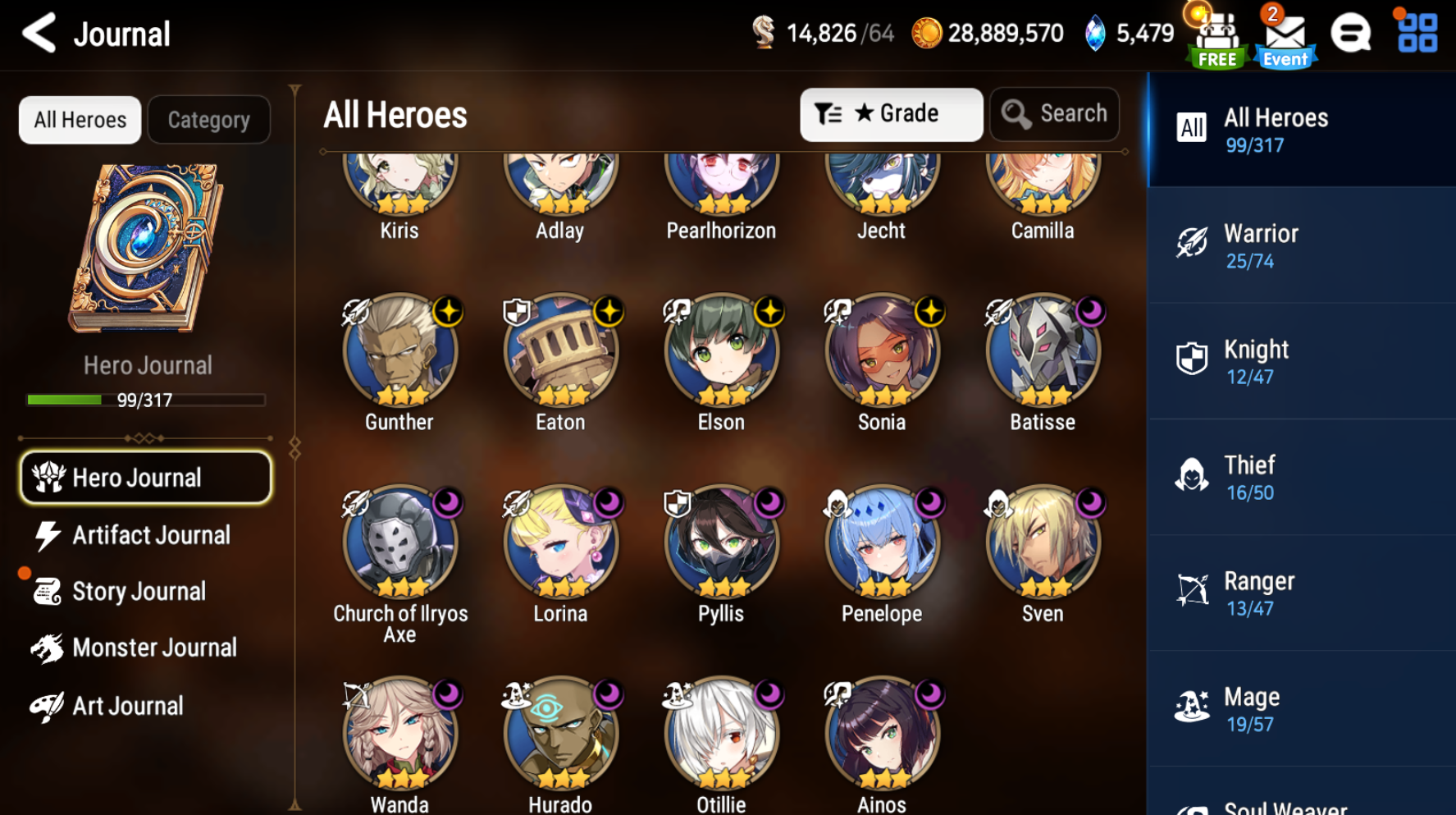The width and height of the screenshot is (1456, 815).
Task: Open the Grade filter dropdown
Action: (x=892, y=114)
